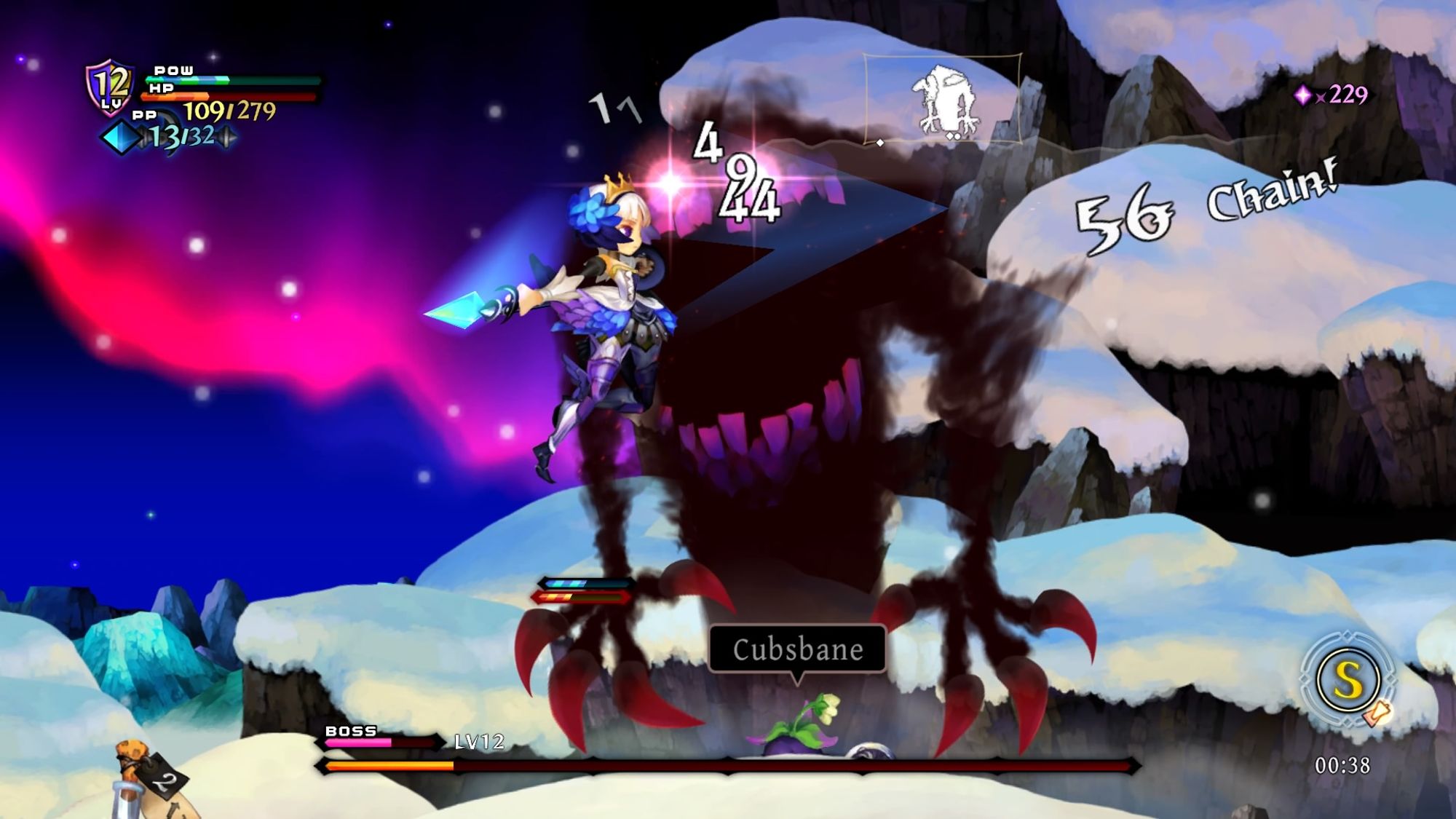Click the gold S rank medallion
Viewport: 1456px width, 819px height.
pos(1348,681)
